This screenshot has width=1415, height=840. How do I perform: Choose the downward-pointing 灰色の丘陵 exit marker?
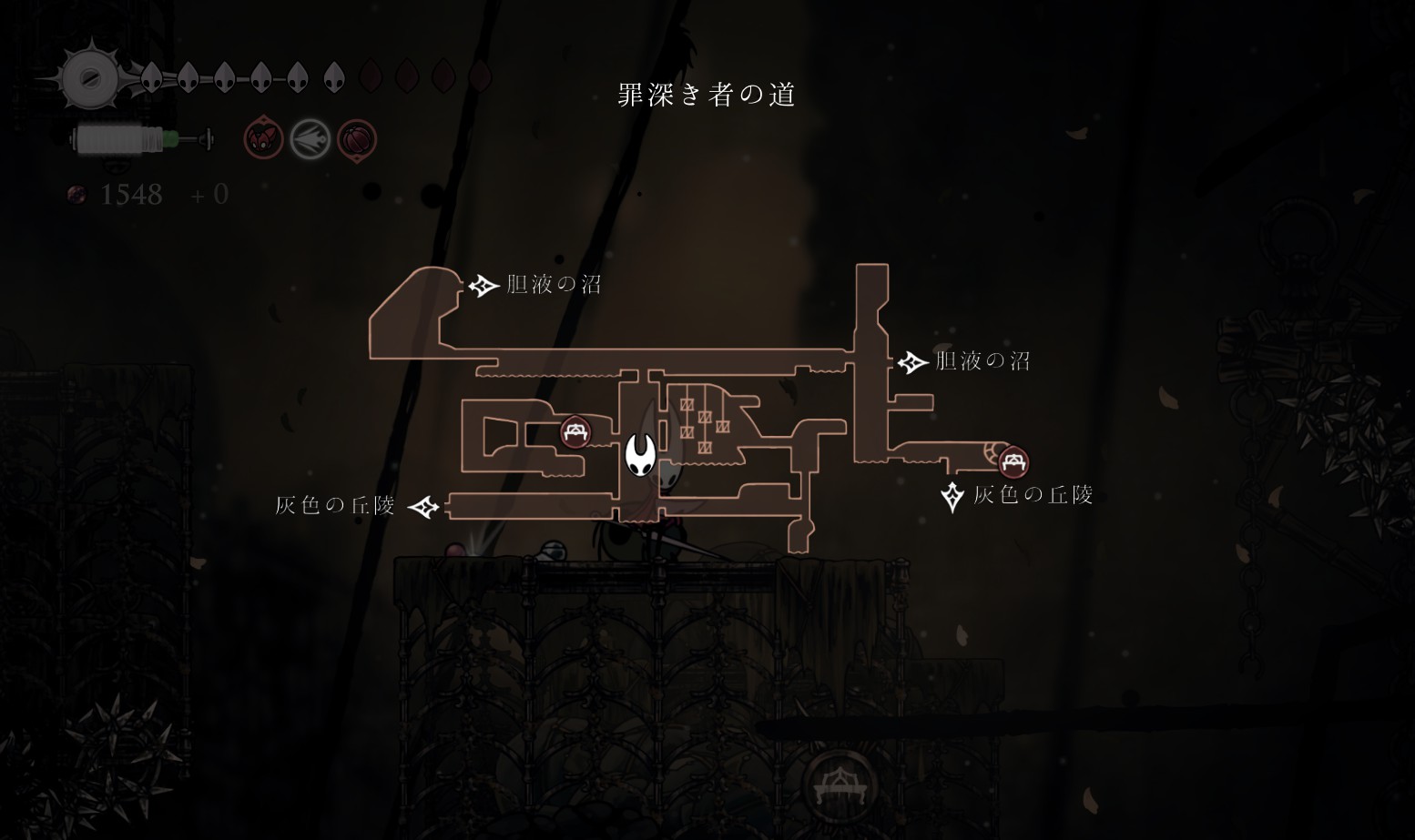[952, 497]
